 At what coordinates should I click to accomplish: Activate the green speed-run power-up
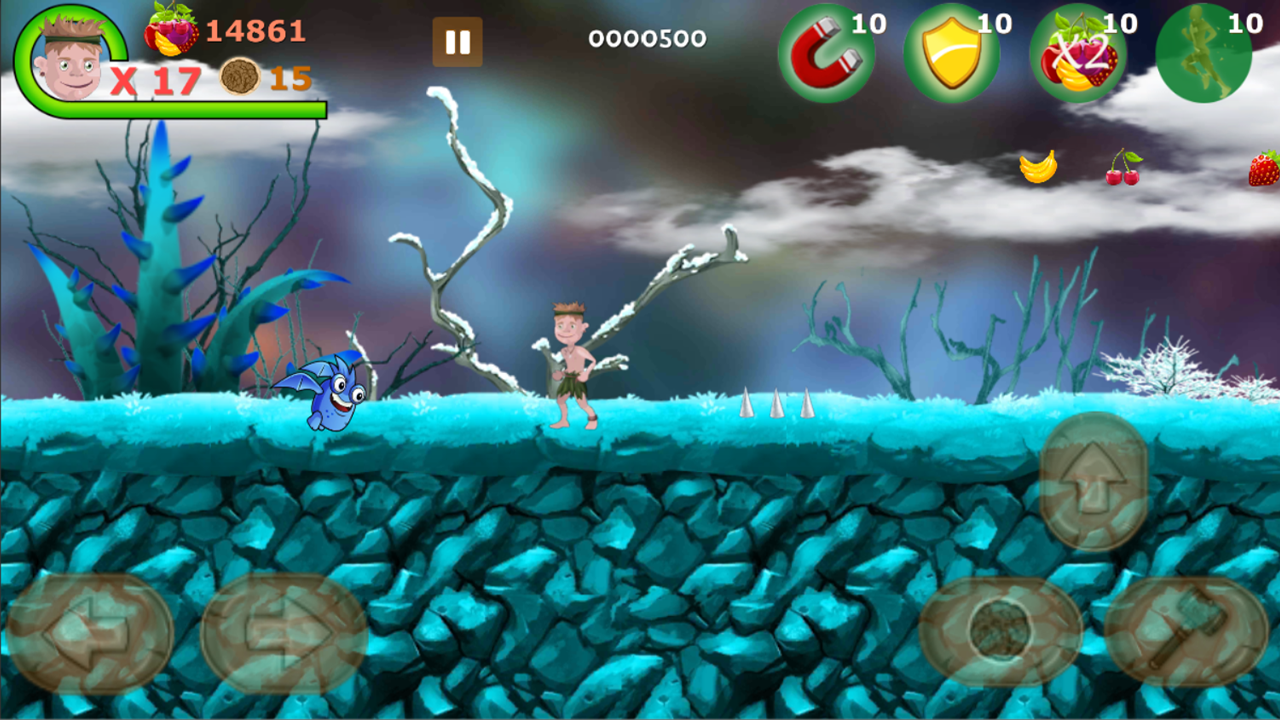click(x=1203, y=52)
